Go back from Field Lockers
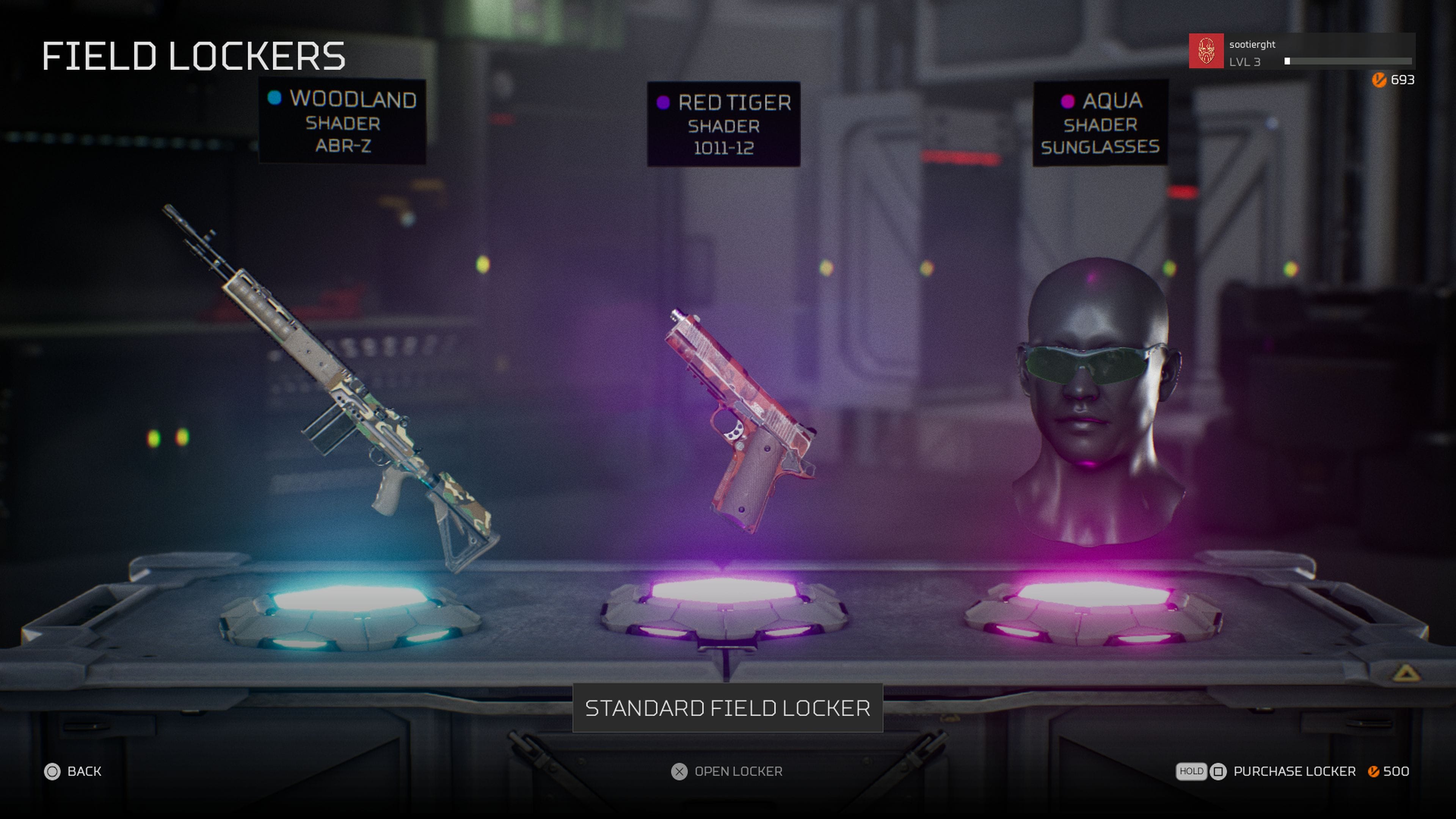 73,772
